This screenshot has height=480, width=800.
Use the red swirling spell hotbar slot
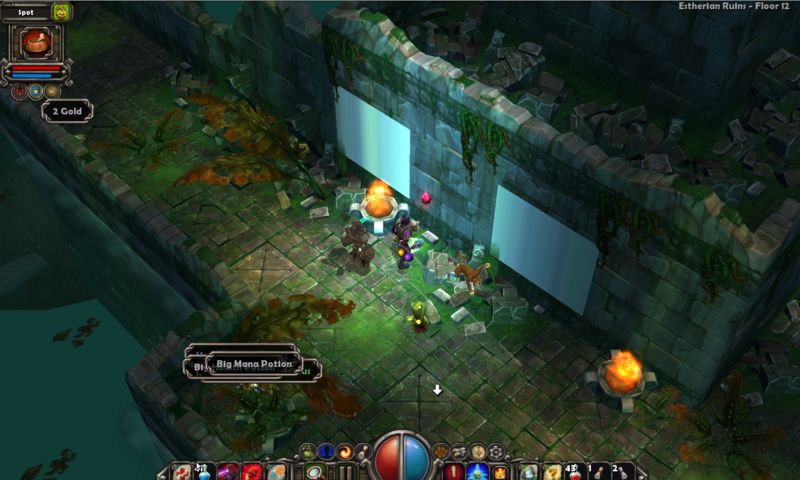coord(251,471)
